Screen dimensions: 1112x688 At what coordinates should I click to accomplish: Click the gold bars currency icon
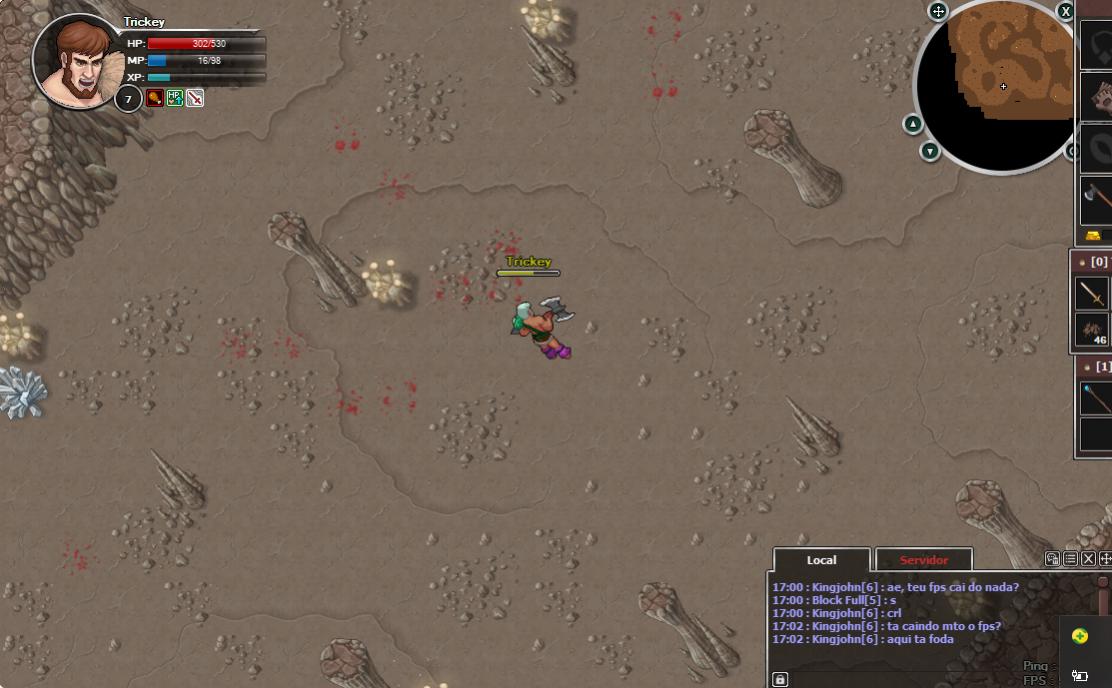(1093, 236)
